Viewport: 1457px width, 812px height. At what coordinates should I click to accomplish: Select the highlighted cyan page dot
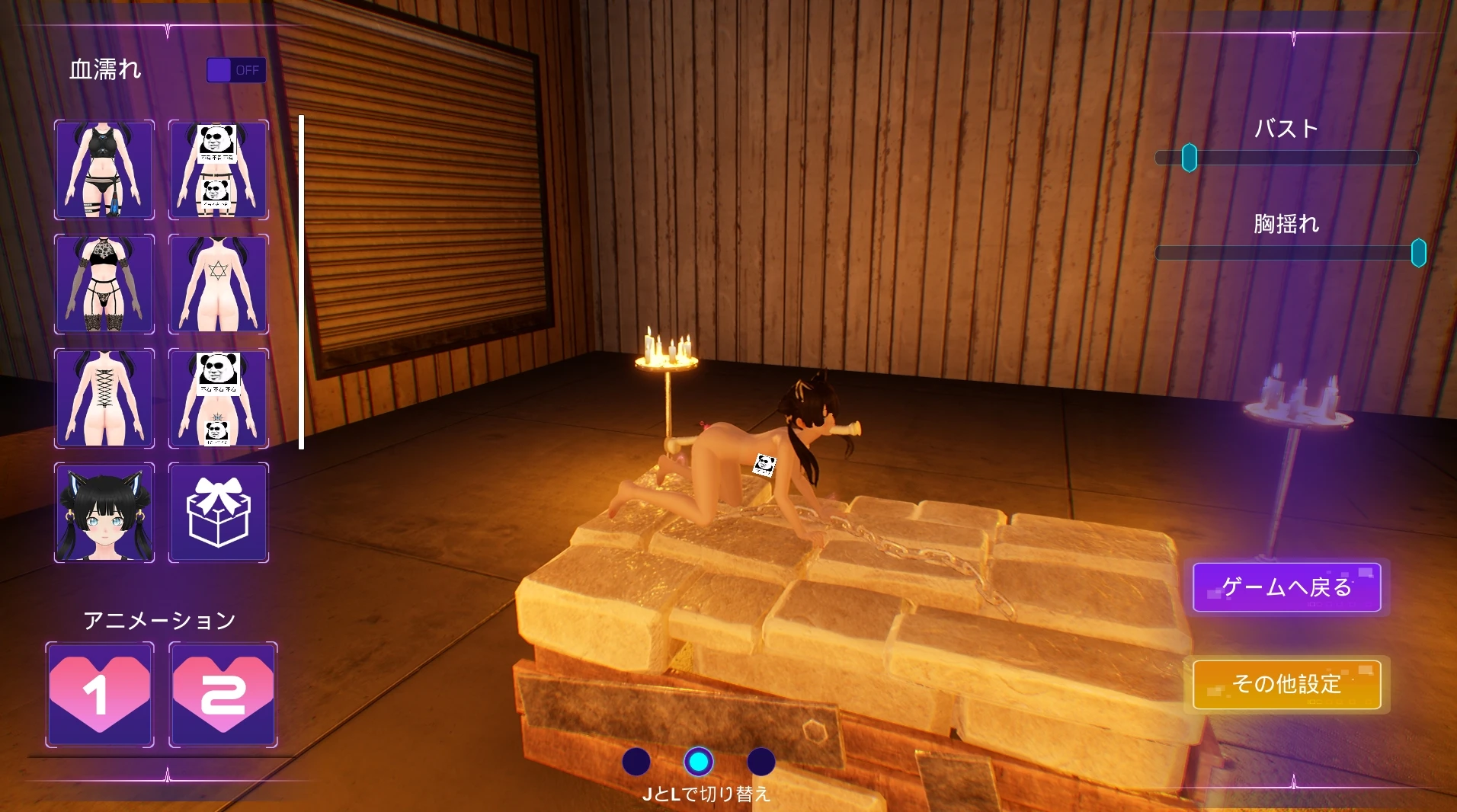coord(699,761)
